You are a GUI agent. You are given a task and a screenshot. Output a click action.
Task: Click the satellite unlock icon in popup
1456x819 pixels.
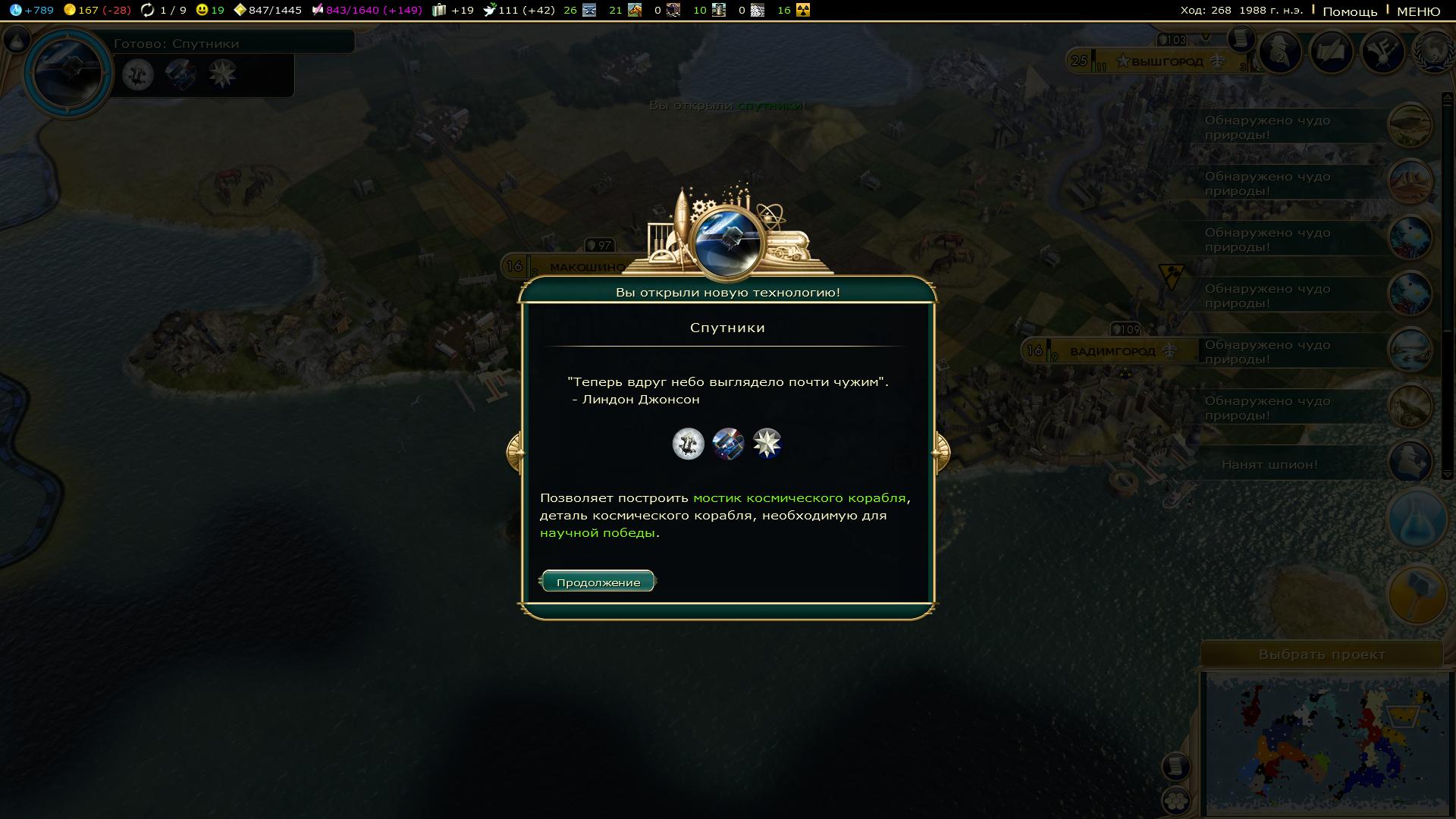coord(728,444)
